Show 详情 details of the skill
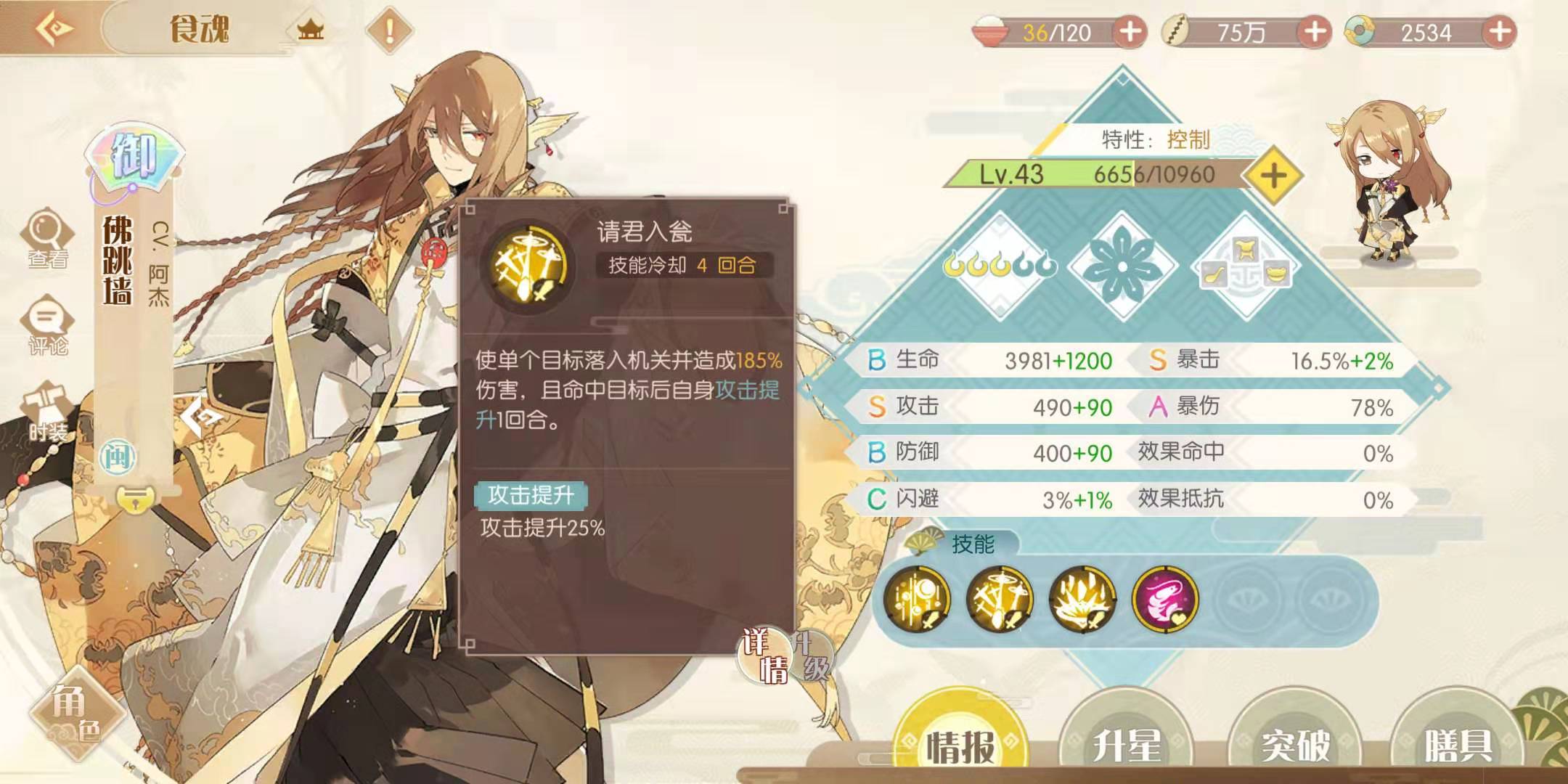Viewport: 1568px width, 784px height. (x=765, y=655)
